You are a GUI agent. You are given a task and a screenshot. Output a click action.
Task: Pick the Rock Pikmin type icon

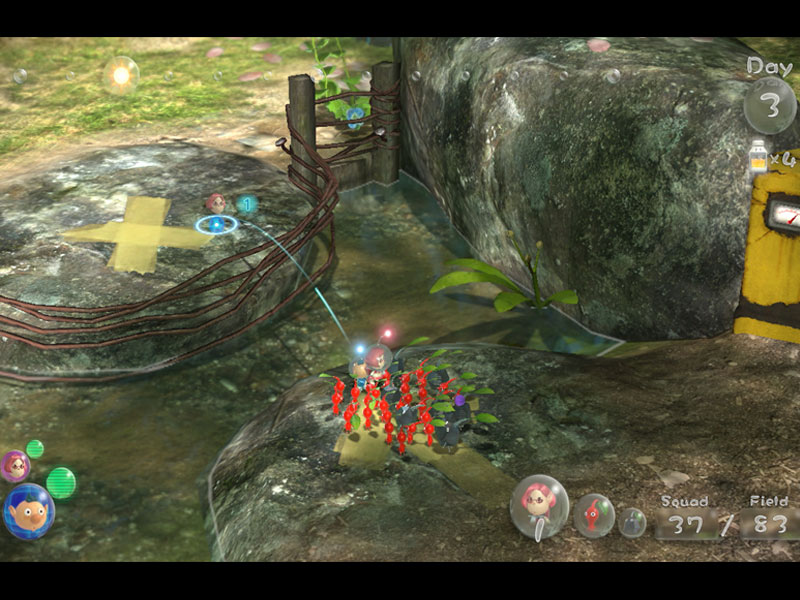(x=632, y=521)
